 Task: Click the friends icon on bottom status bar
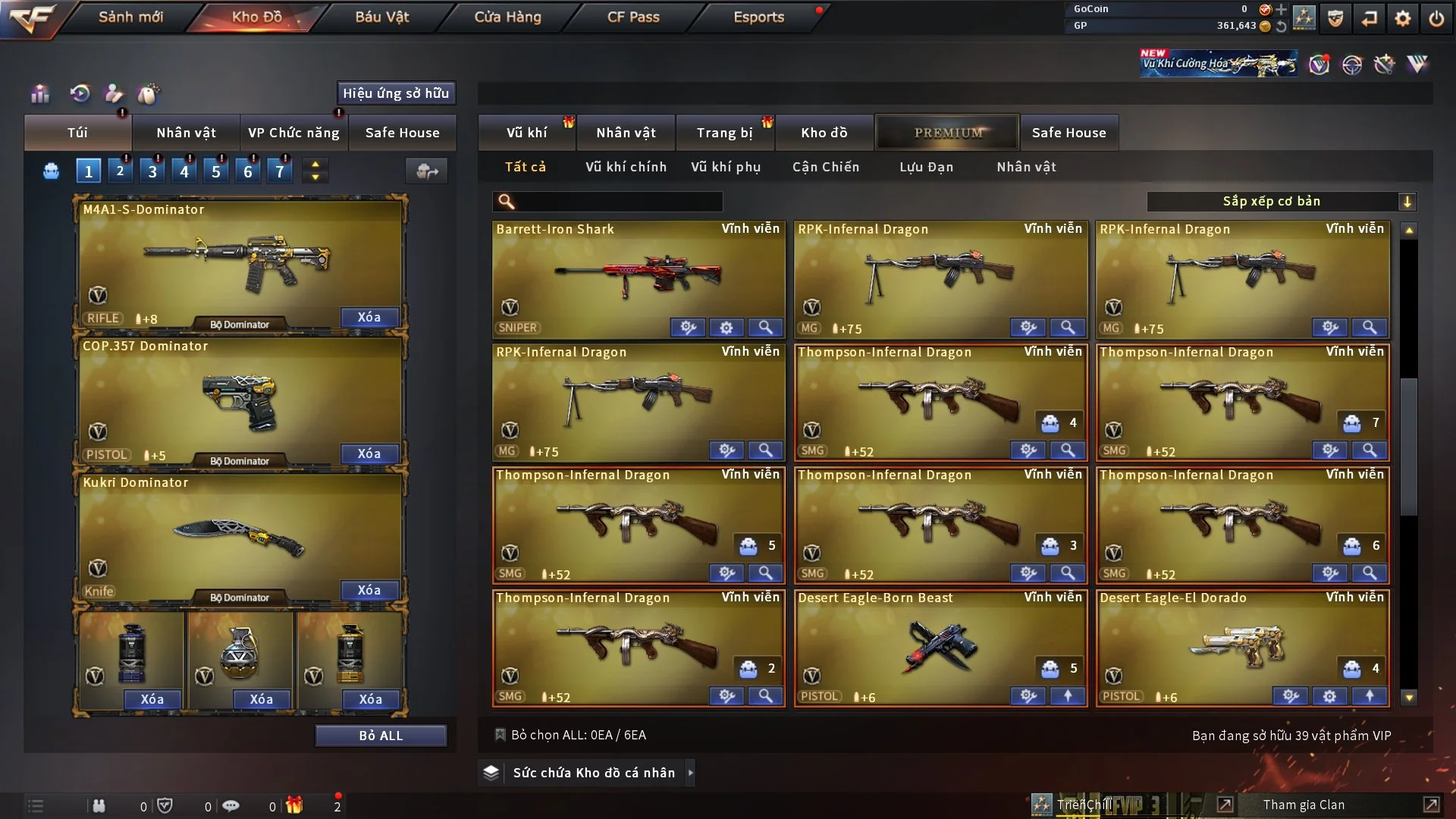99,805
